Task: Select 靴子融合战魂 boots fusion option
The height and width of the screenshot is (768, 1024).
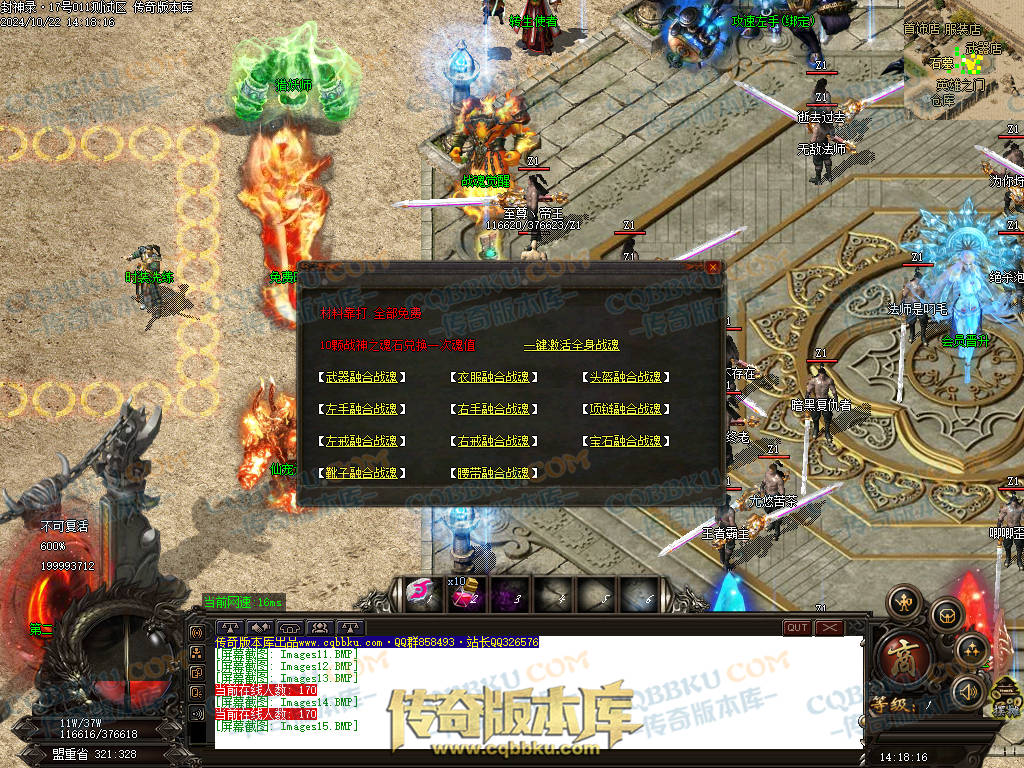Action: (x=361, y=473)
